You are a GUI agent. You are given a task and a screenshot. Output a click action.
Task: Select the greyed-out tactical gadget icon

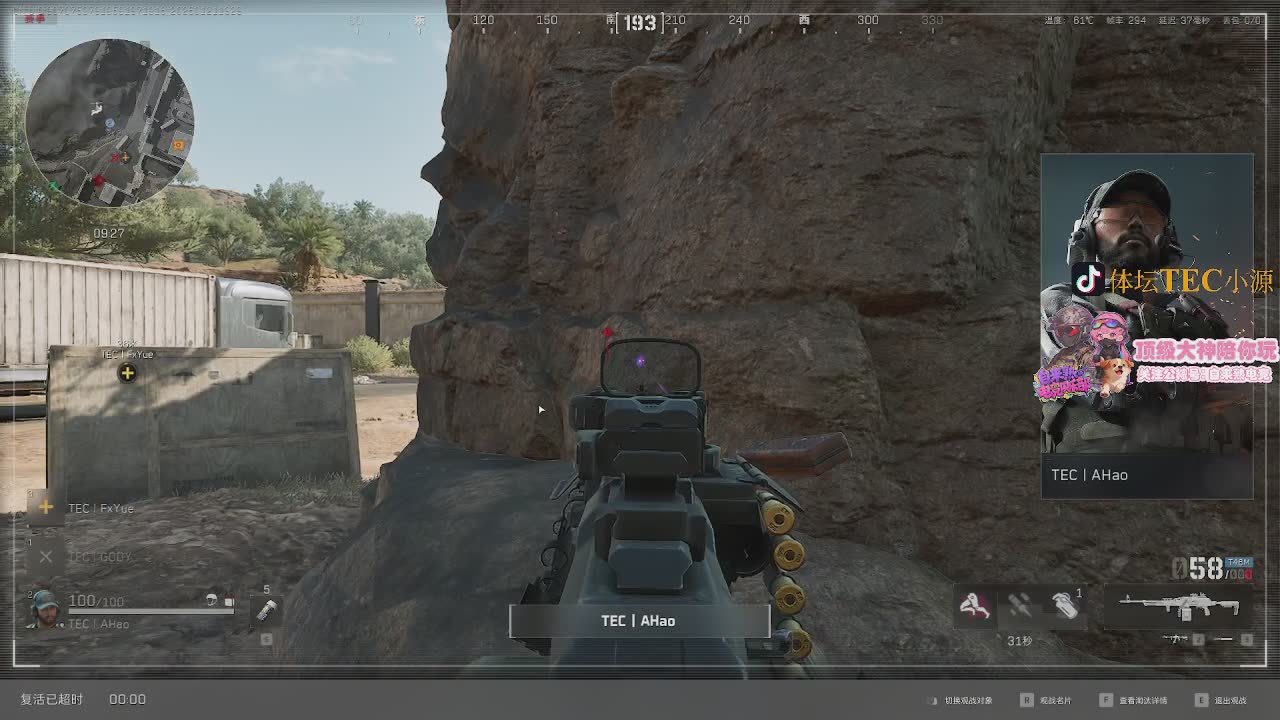click(x=1020, y=605)
